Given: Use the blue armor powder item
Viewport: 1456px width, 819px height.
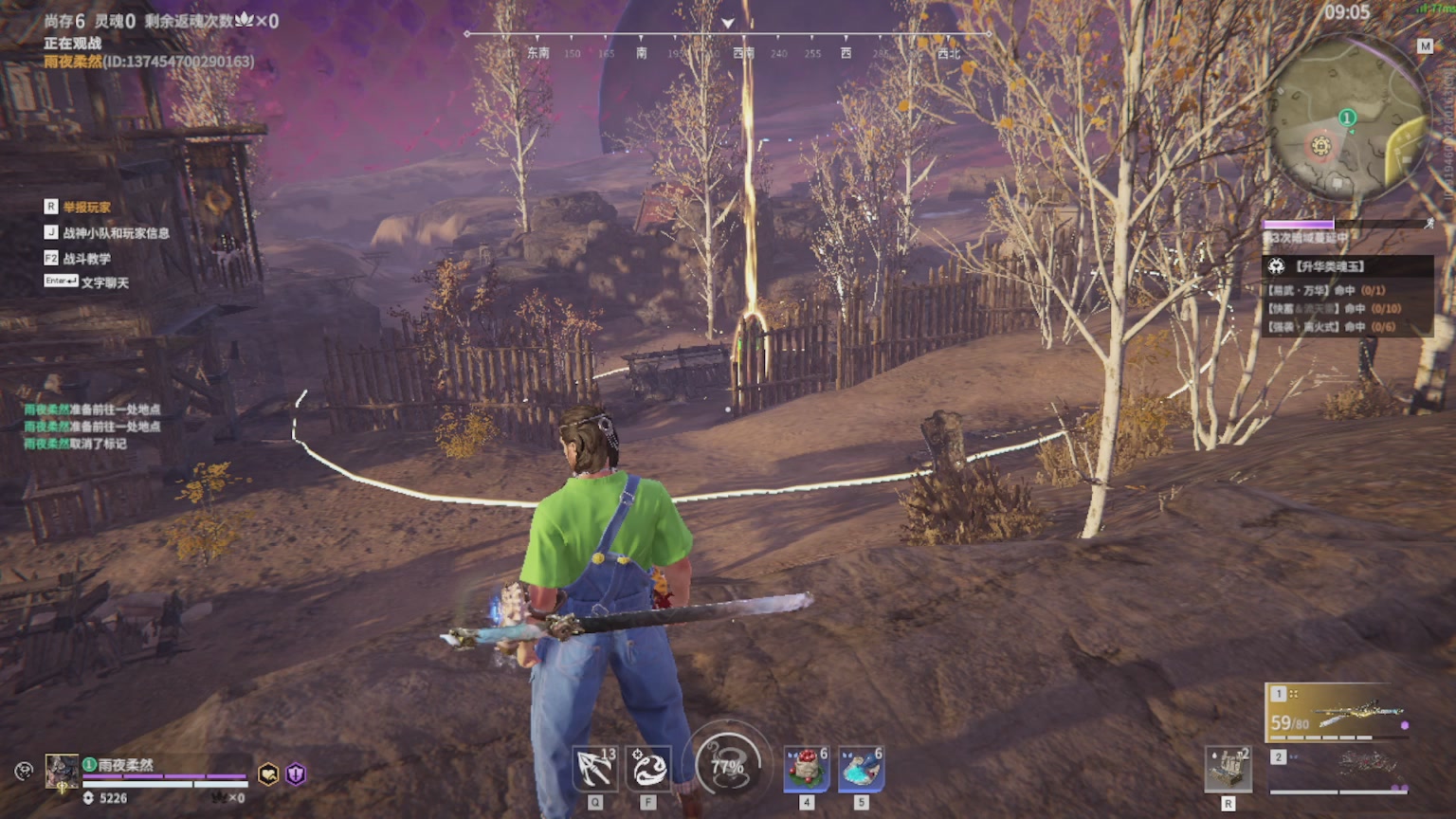Looking at the screenshot, I should pos(861,768).
